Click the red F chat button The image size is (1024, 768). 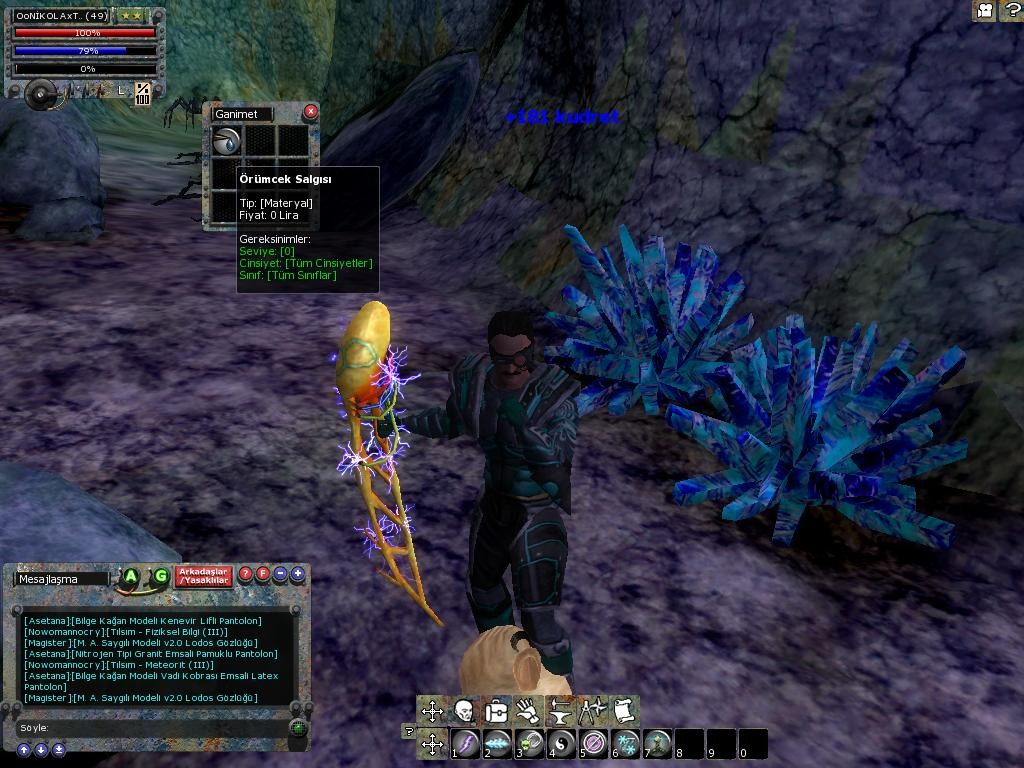(x=263, y=574)
